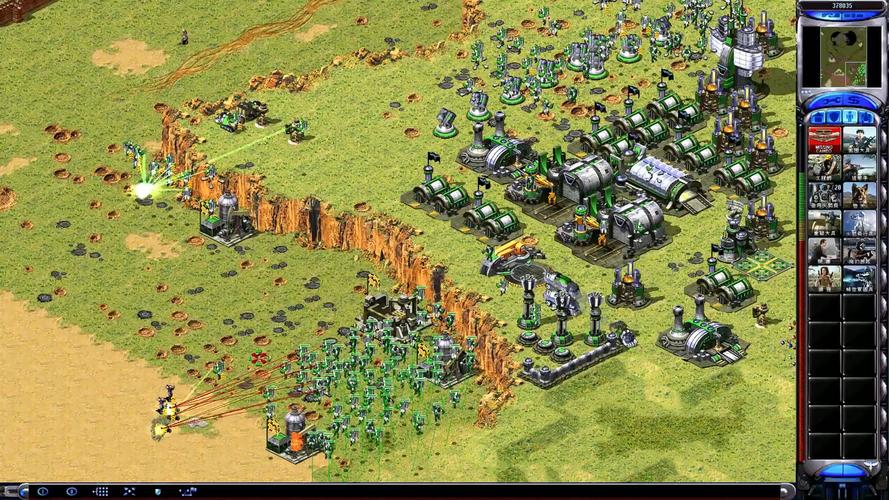Click the shield guard command icon

point(159,491)
